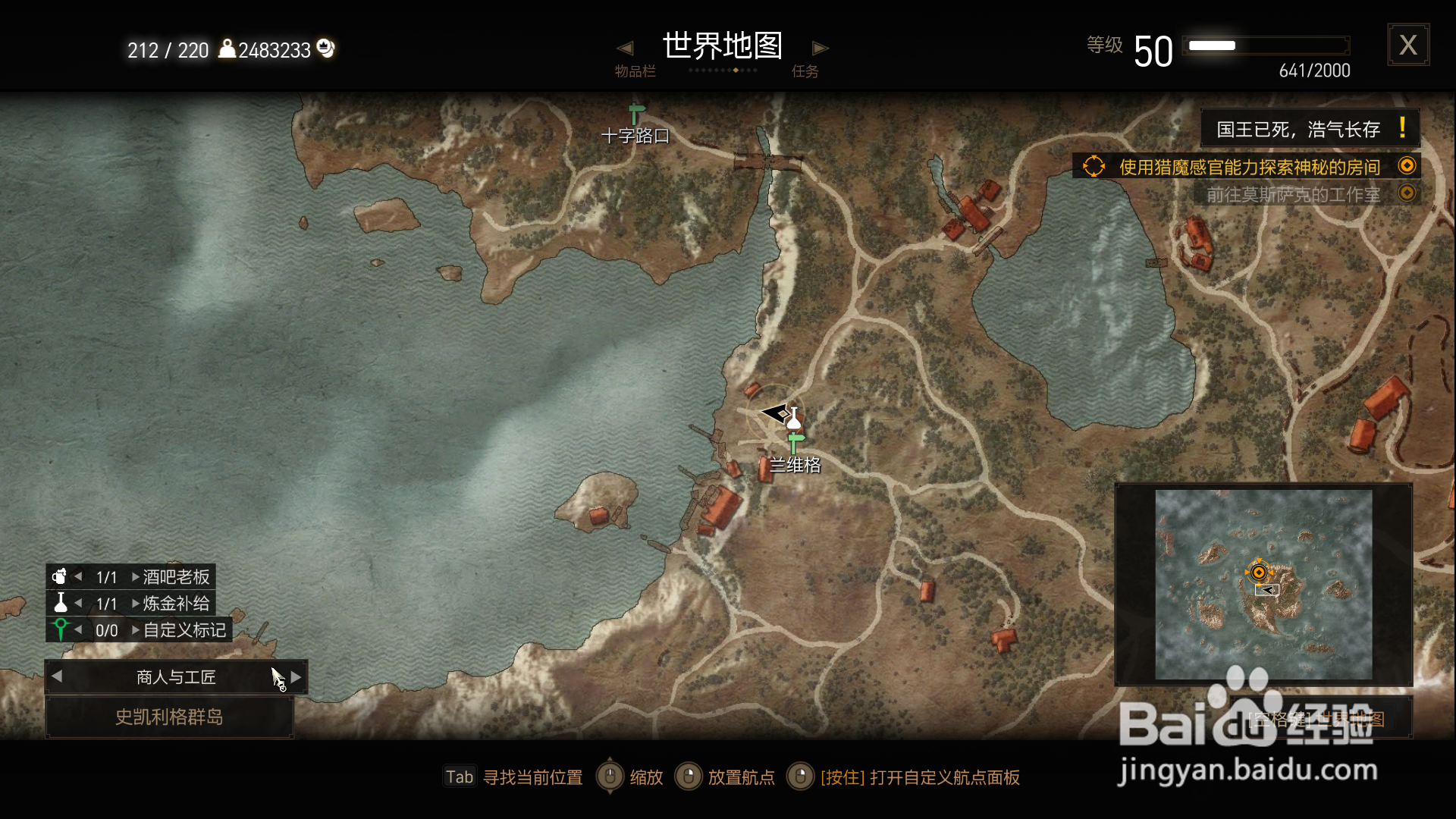Toggle tracking for 使用猎魔感官能力探索神秘的房间 objective
Image resolution: width=1456 pixels, height=819 pixels.
tap(1408, 165)
